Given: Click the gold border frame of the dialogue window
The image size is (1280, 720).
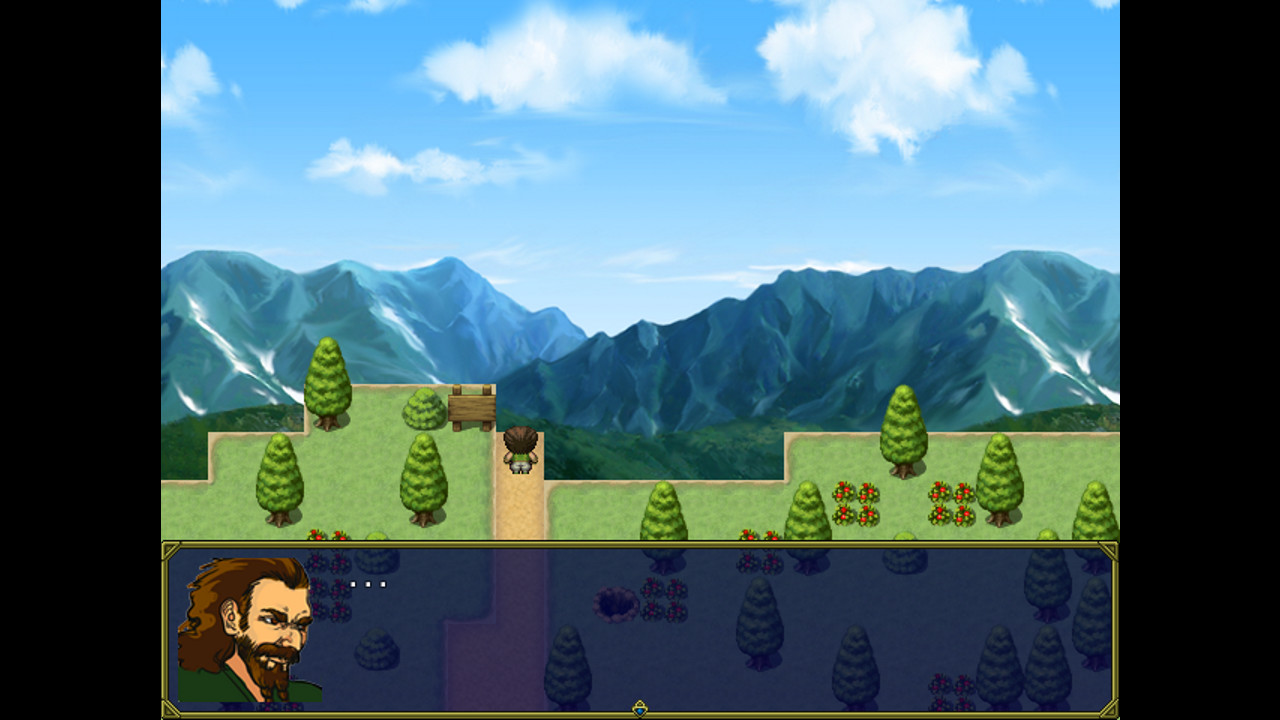Looking at the screenshot, I should 640,544.
